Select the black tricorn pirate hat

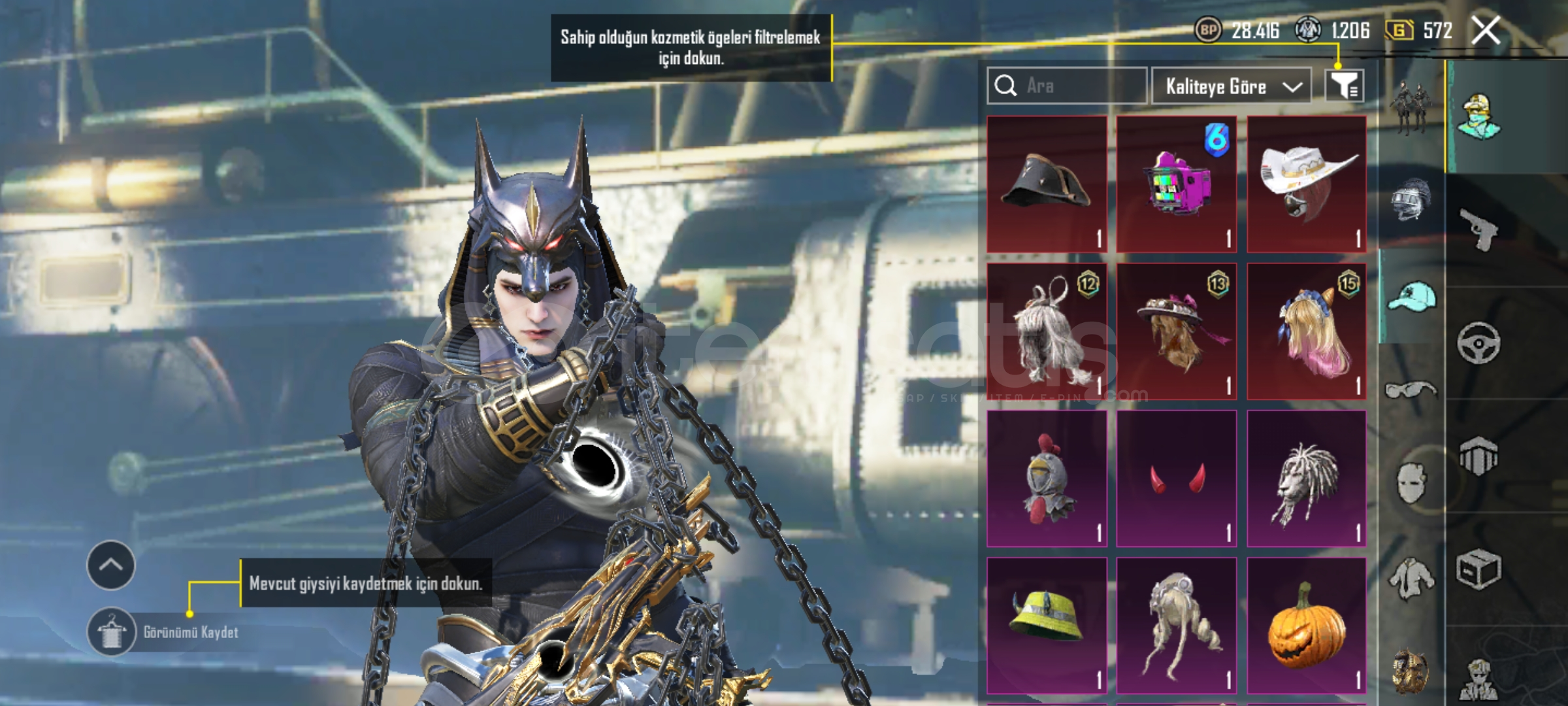1047,184
